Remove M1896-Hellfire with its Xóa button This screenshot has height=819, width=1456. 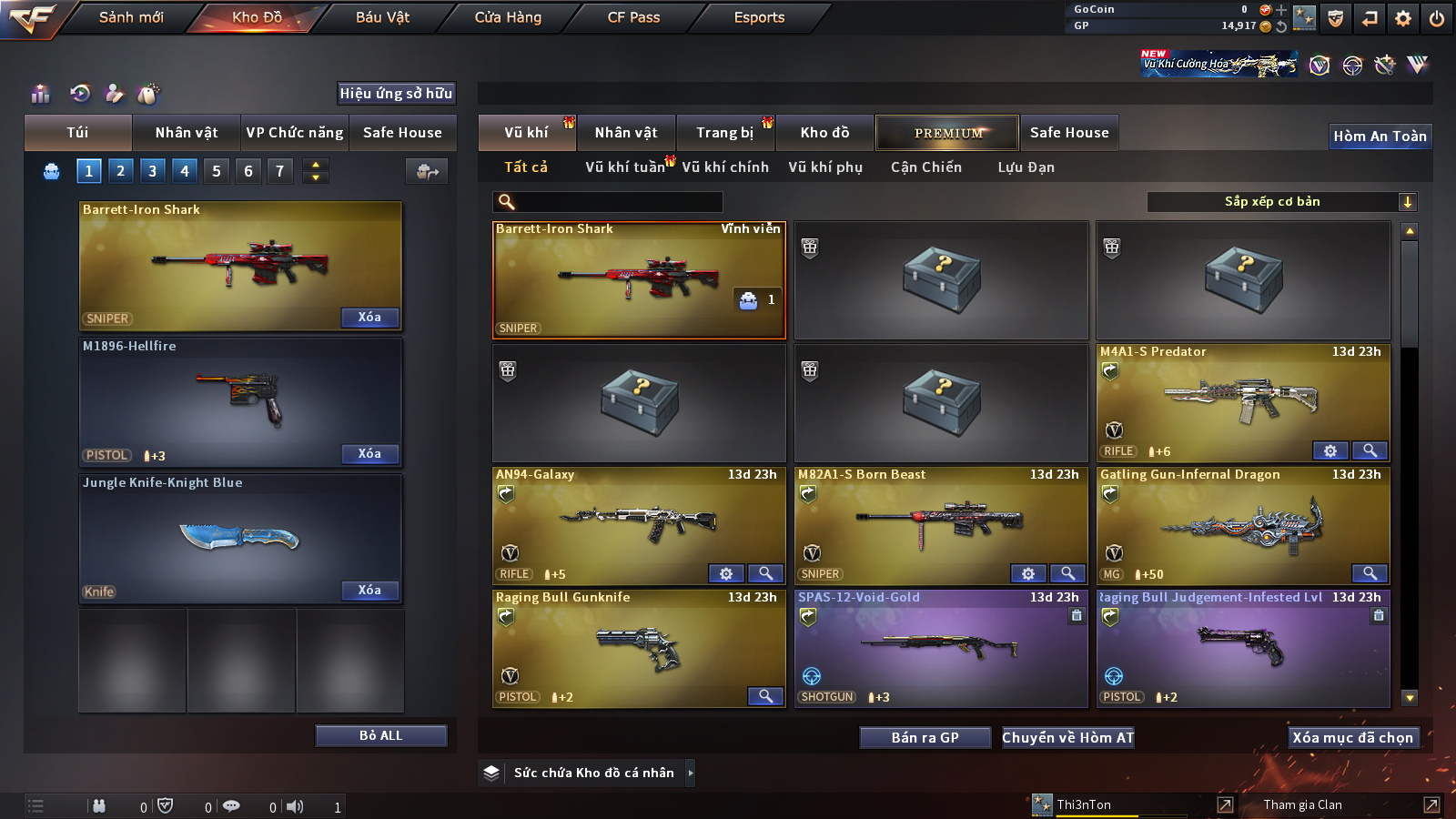point(369,454)
